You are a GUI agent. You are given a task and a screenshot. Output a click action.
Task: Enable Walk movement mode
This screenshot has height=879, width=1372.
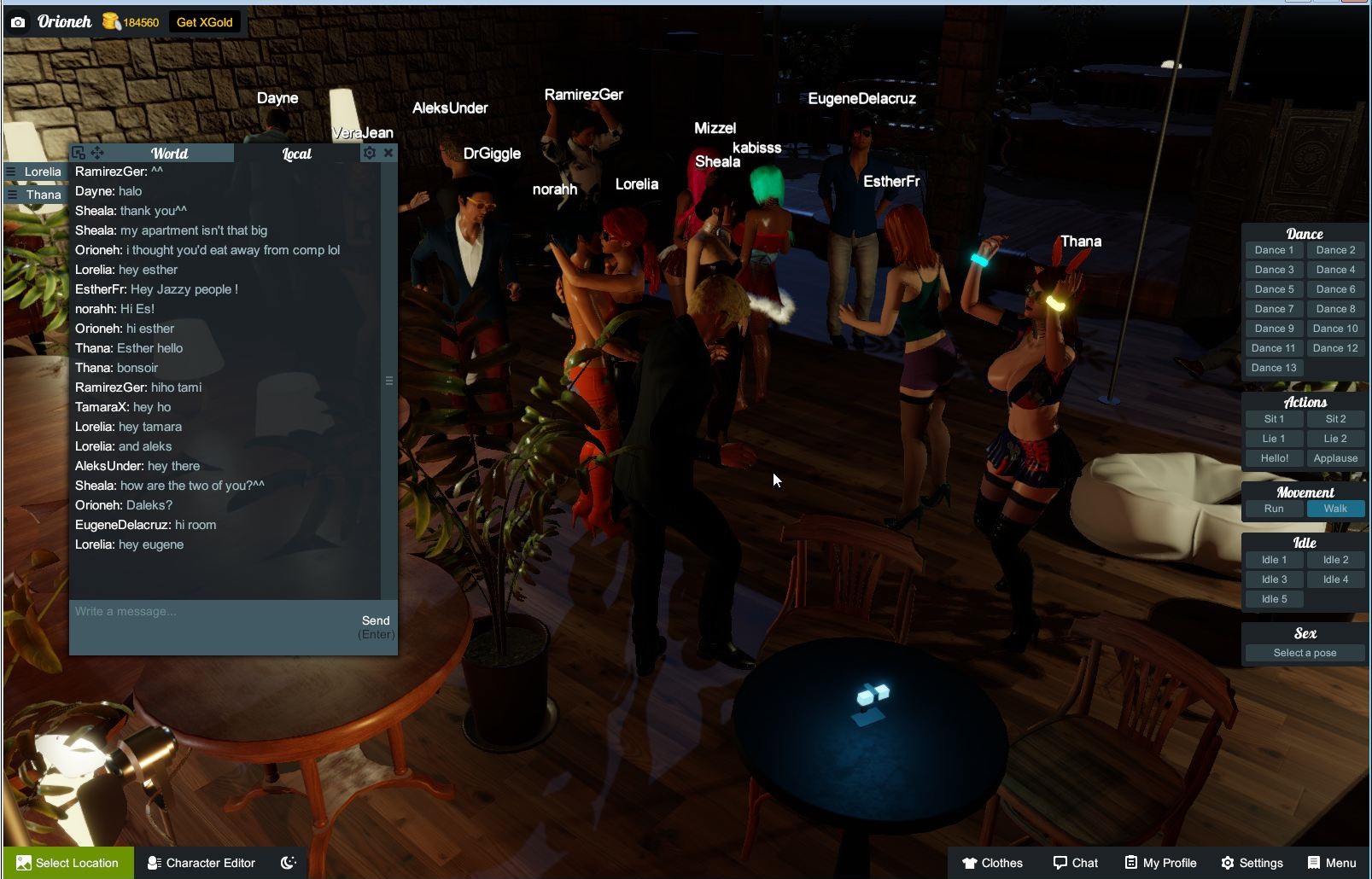pyautogui.click(x=1334, y=508)
